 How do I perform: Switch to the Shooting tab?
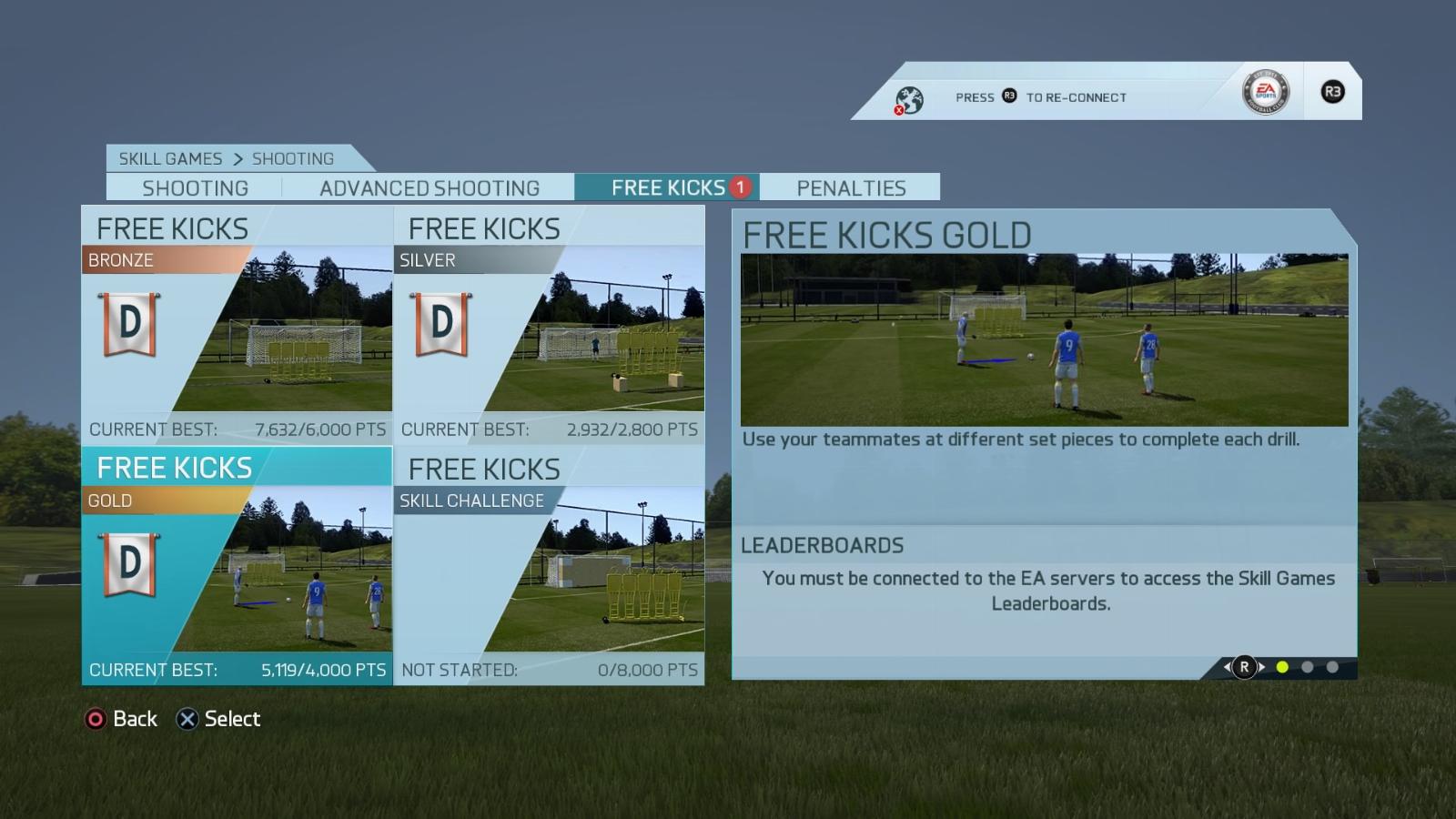(195, 187)
